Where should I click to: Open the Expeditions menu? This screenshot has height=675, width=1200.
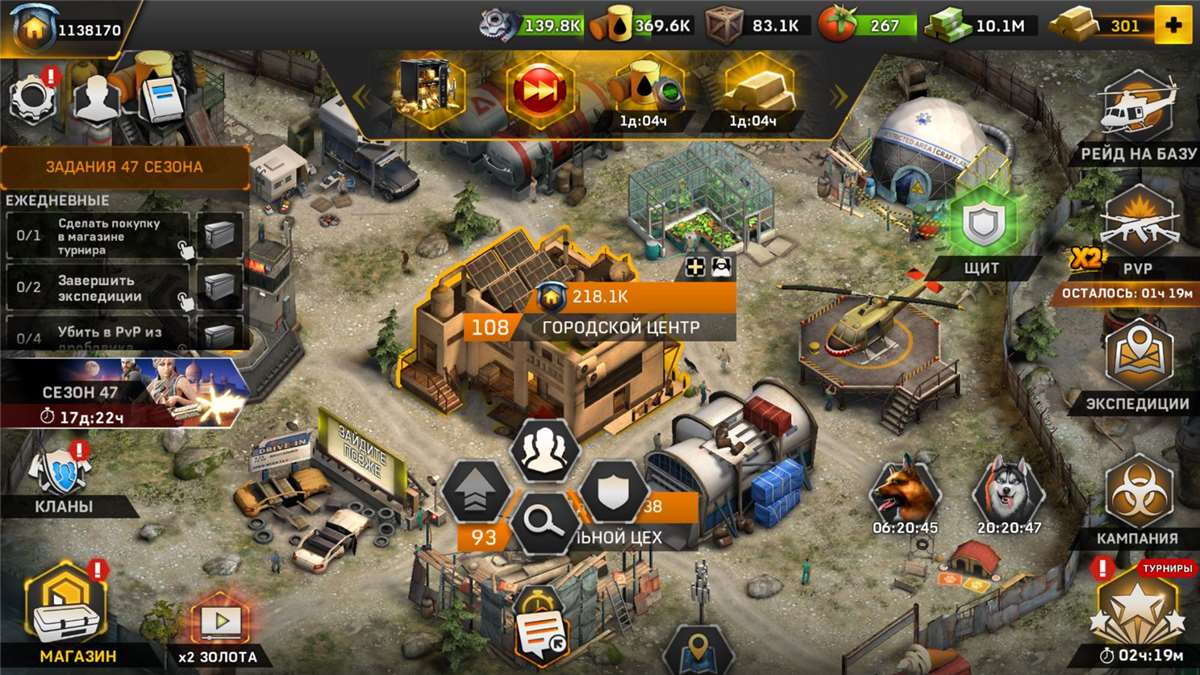click(1139, 363)
